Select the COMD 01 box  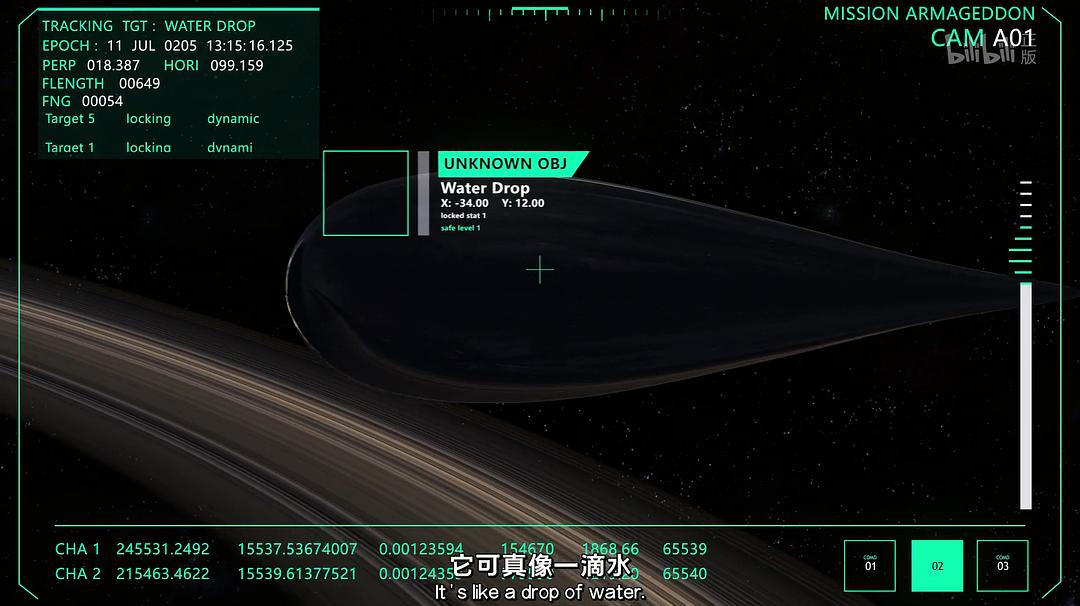coord(870,565)
